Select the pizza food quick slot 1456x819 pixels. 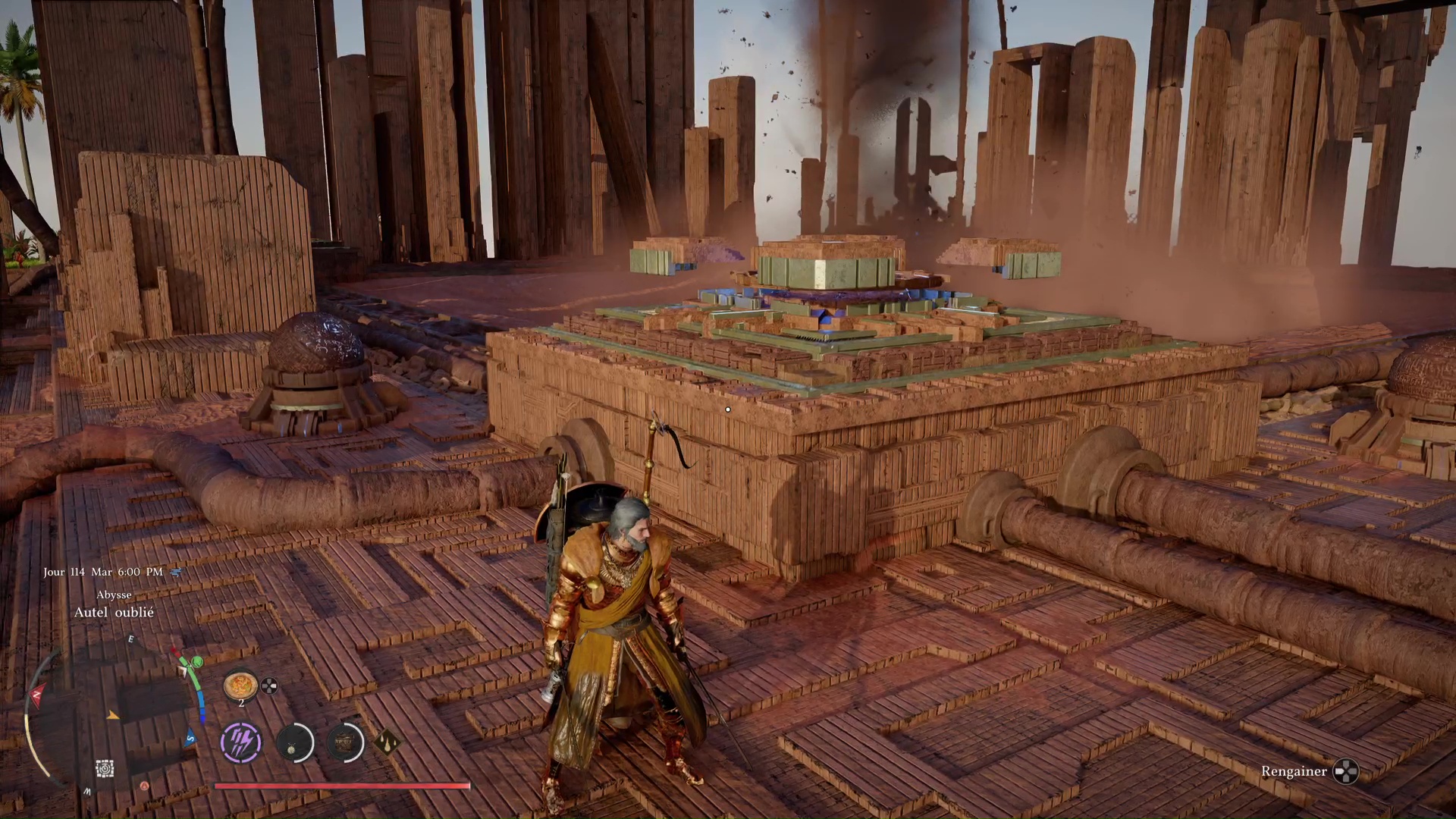tap(240, 685)
